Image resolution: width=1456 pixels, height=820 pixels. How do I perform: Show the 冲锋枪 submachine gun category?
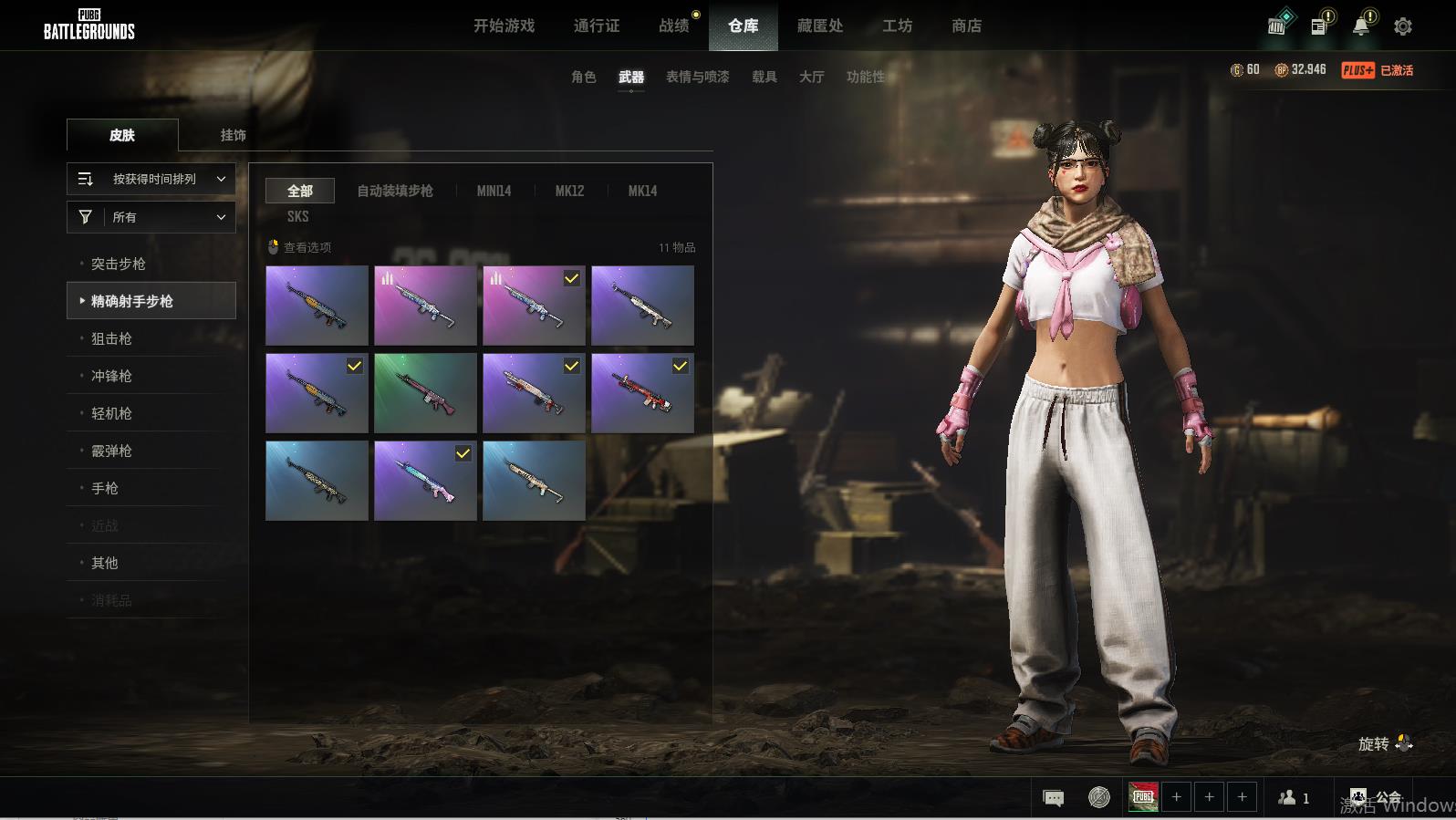pos(111,376)
